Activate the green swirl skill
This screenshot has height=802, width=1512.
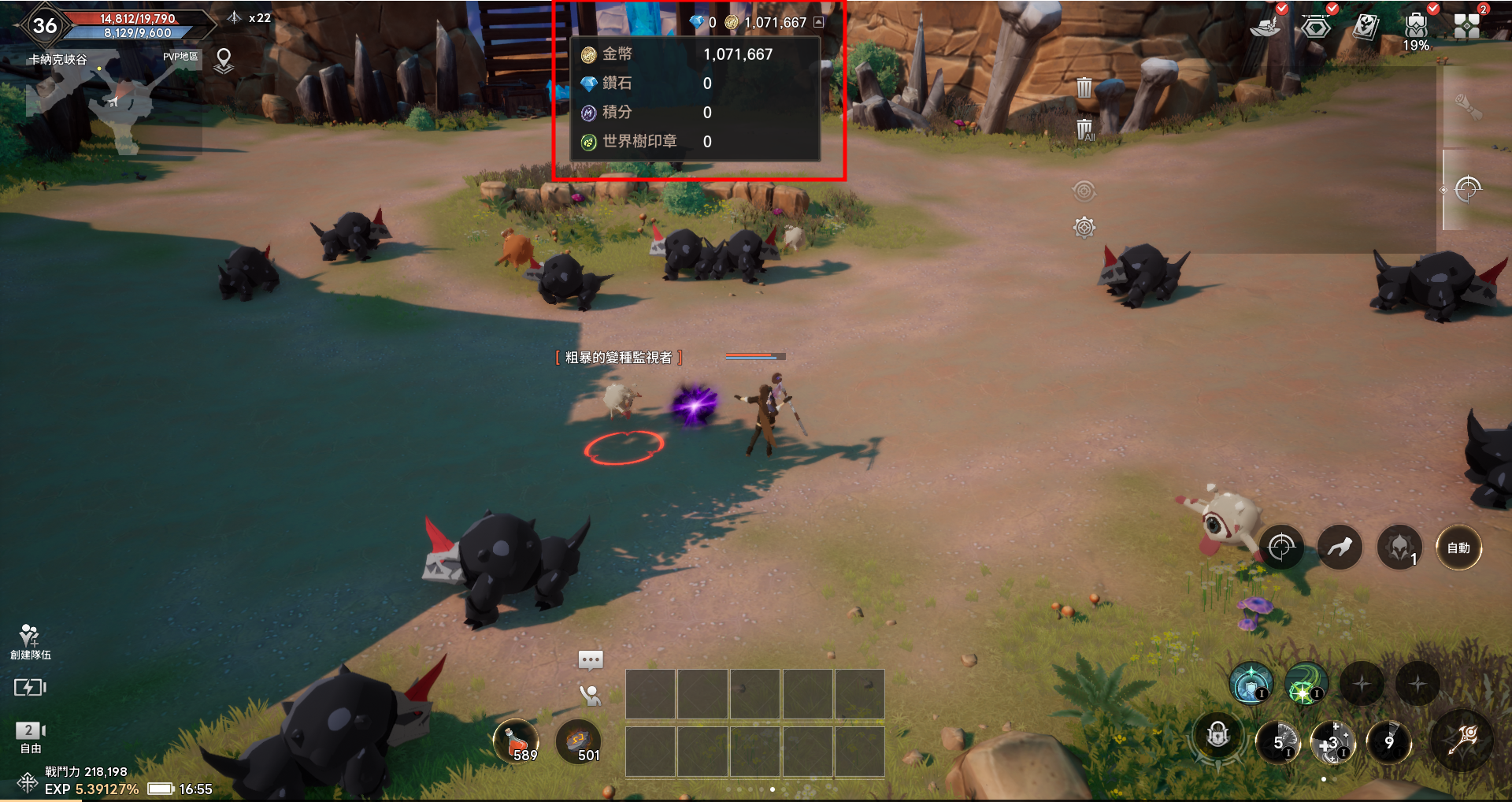(1306, 684)
